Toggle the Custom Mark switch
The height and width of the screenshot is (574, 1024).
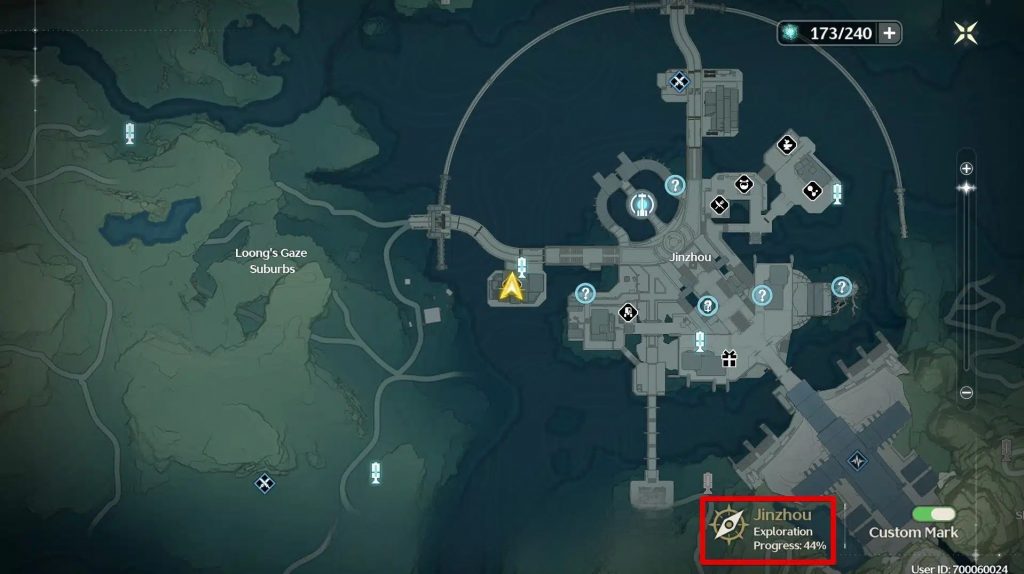coord(933,514)
